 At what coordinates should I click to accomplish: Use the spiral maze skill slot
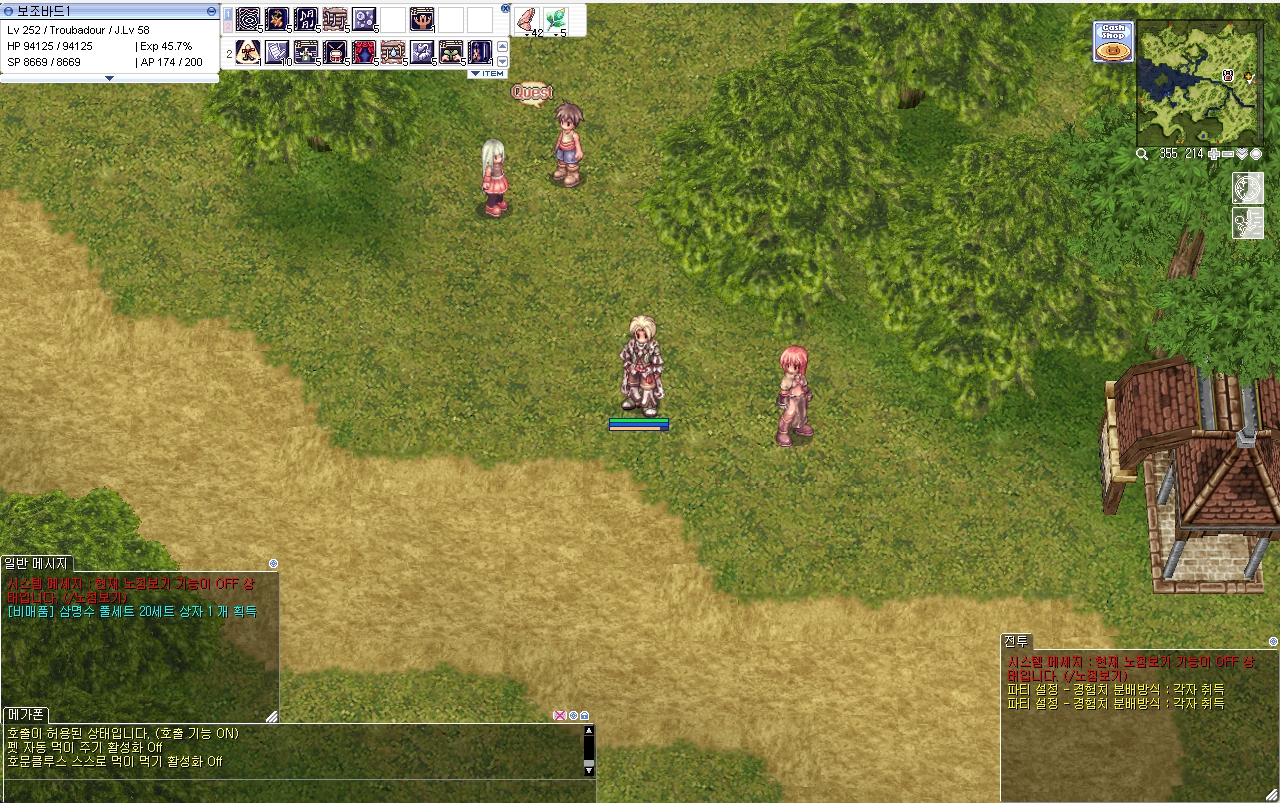point(248,19)
